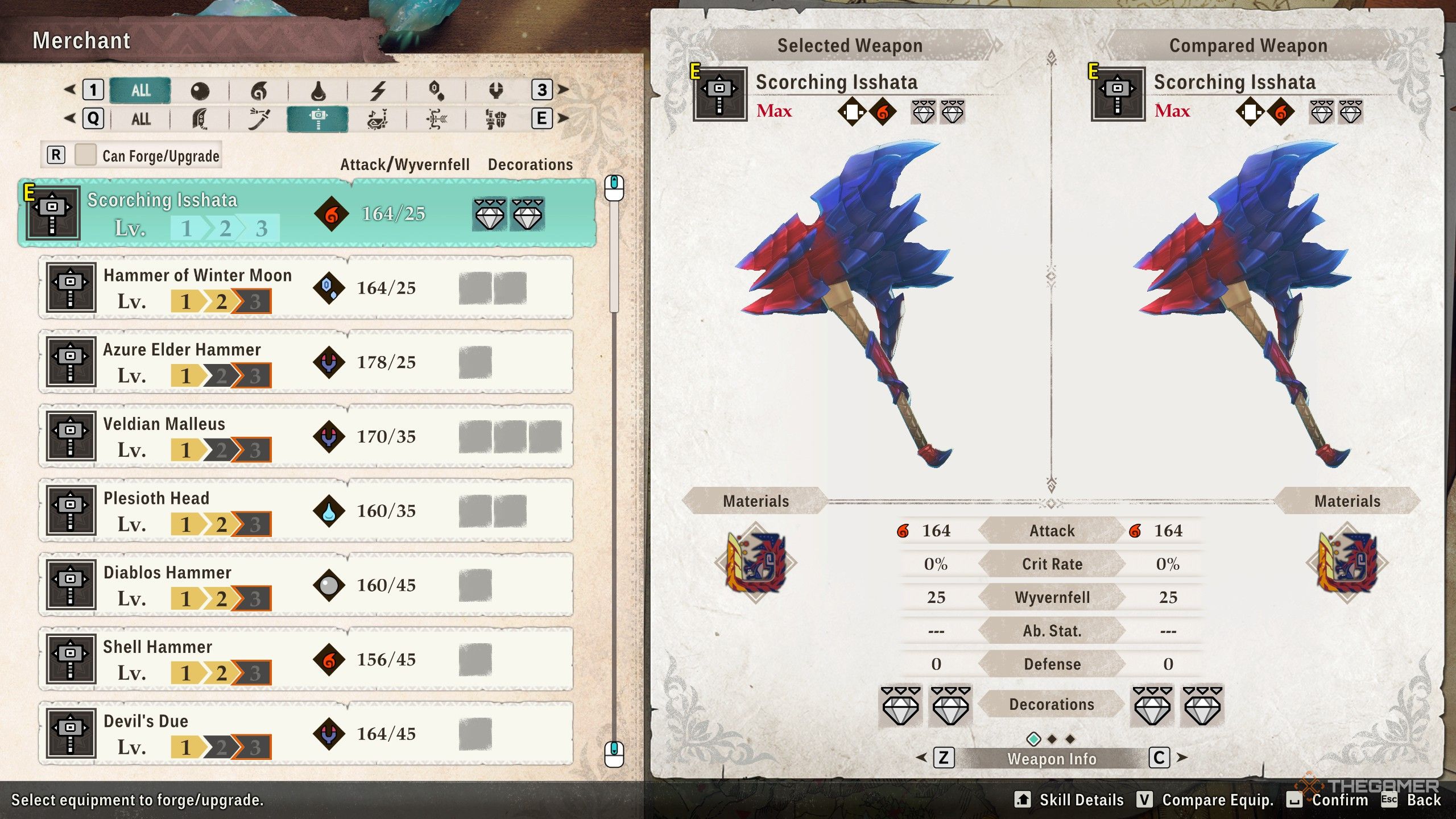Viewport: 1456px width, 819px height.
Task: Click the Confirm button
Action: (1331, 800)
